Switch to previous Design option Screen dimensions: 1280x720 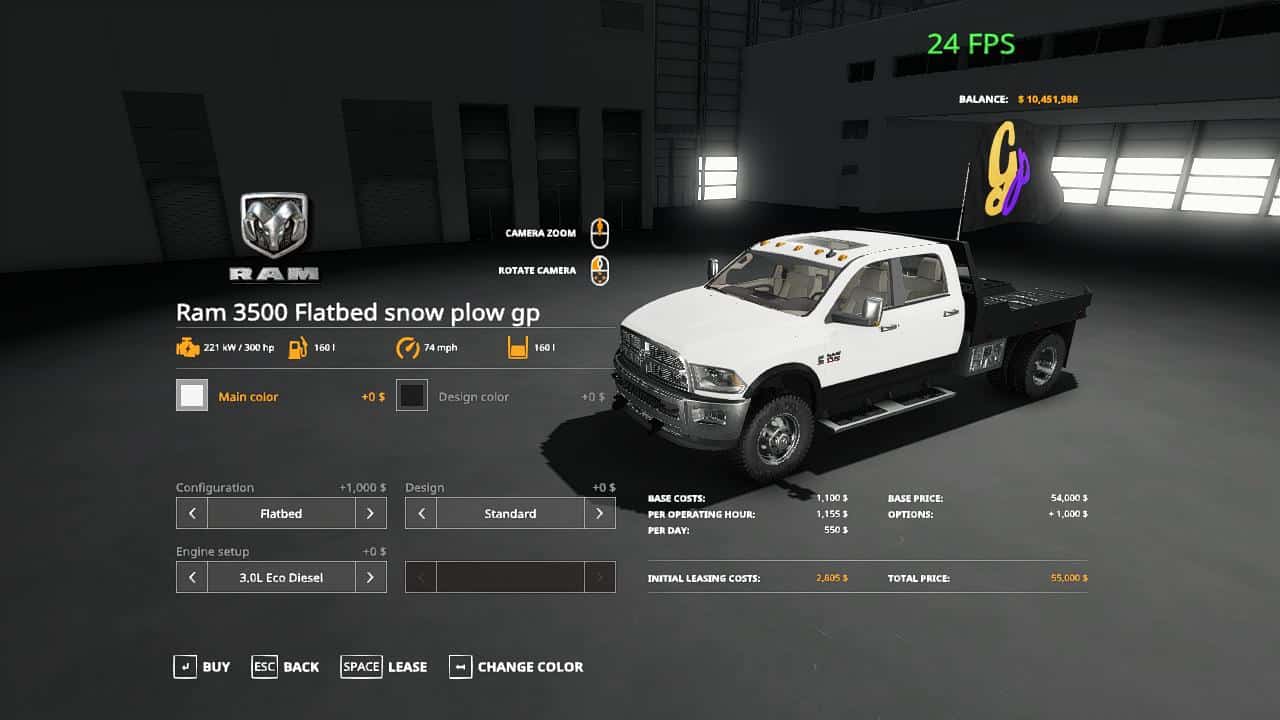click(421, 513)
